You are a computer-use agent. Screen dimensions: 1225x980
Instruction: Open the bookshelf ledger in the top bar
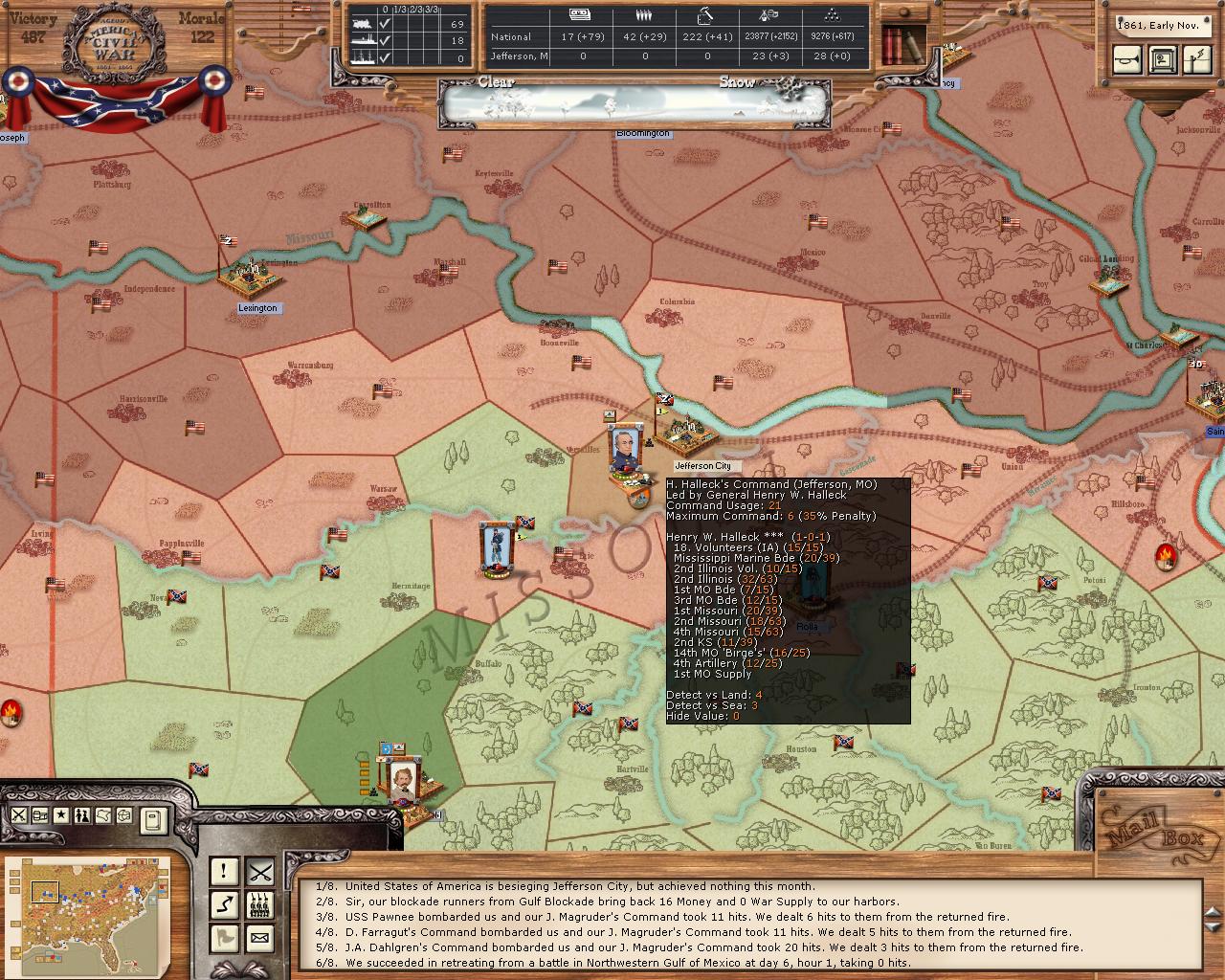tap(902, 43)
